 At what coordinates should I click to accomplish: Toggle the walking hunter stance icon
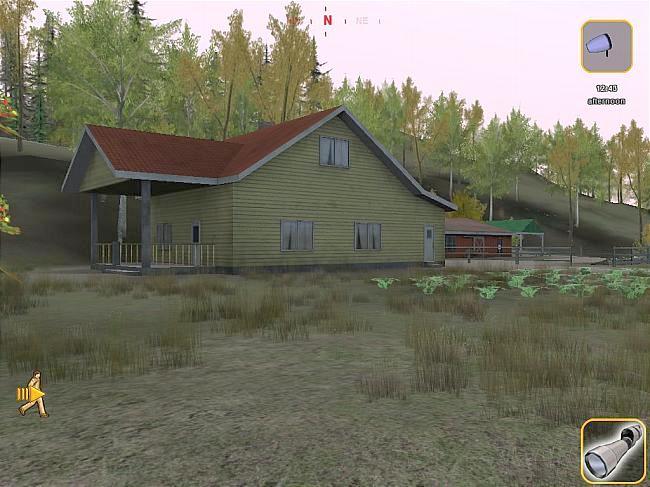33,393
